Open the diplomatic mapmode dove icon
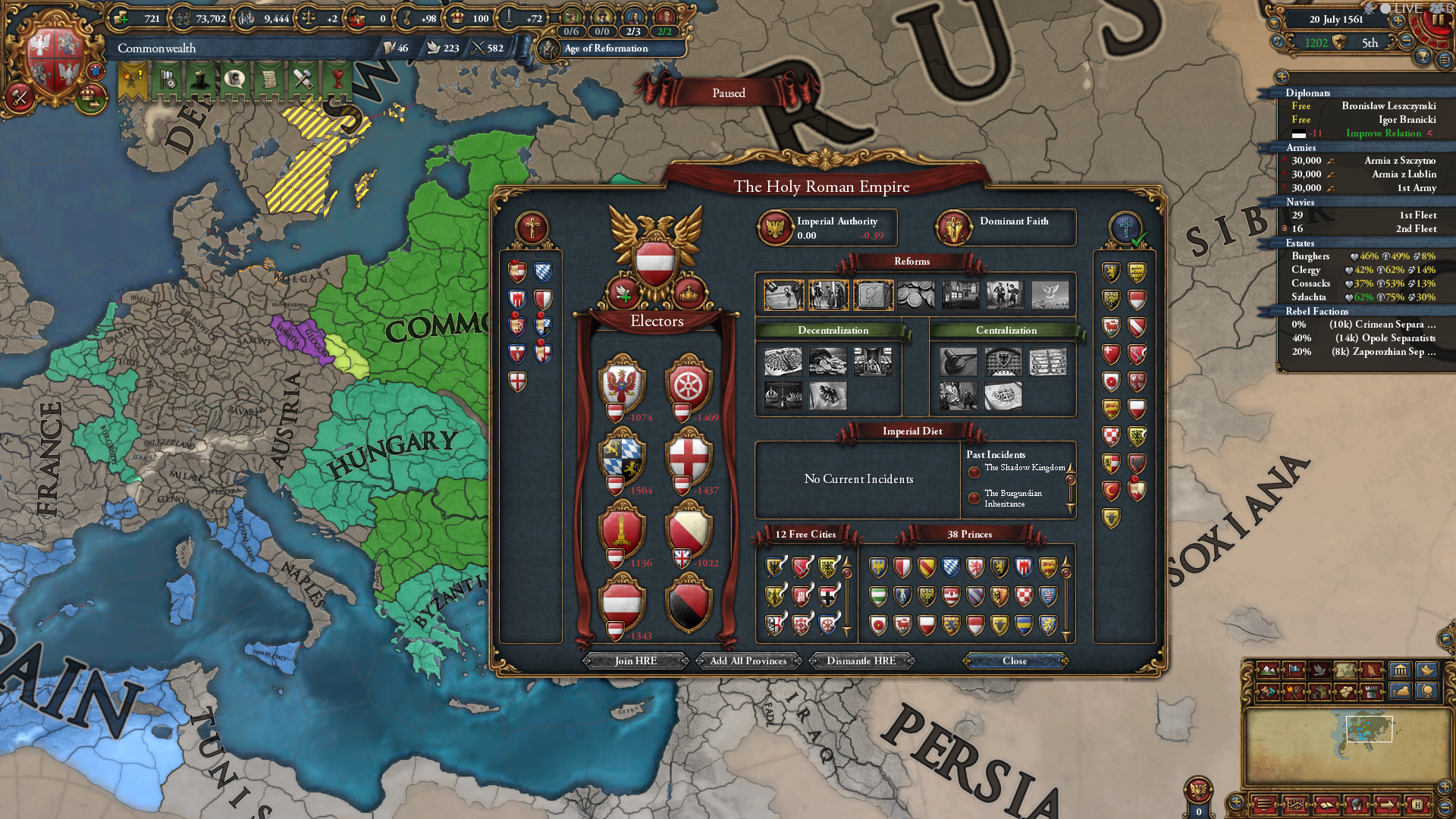The image size is (1456, 819). click(1319, 670)
